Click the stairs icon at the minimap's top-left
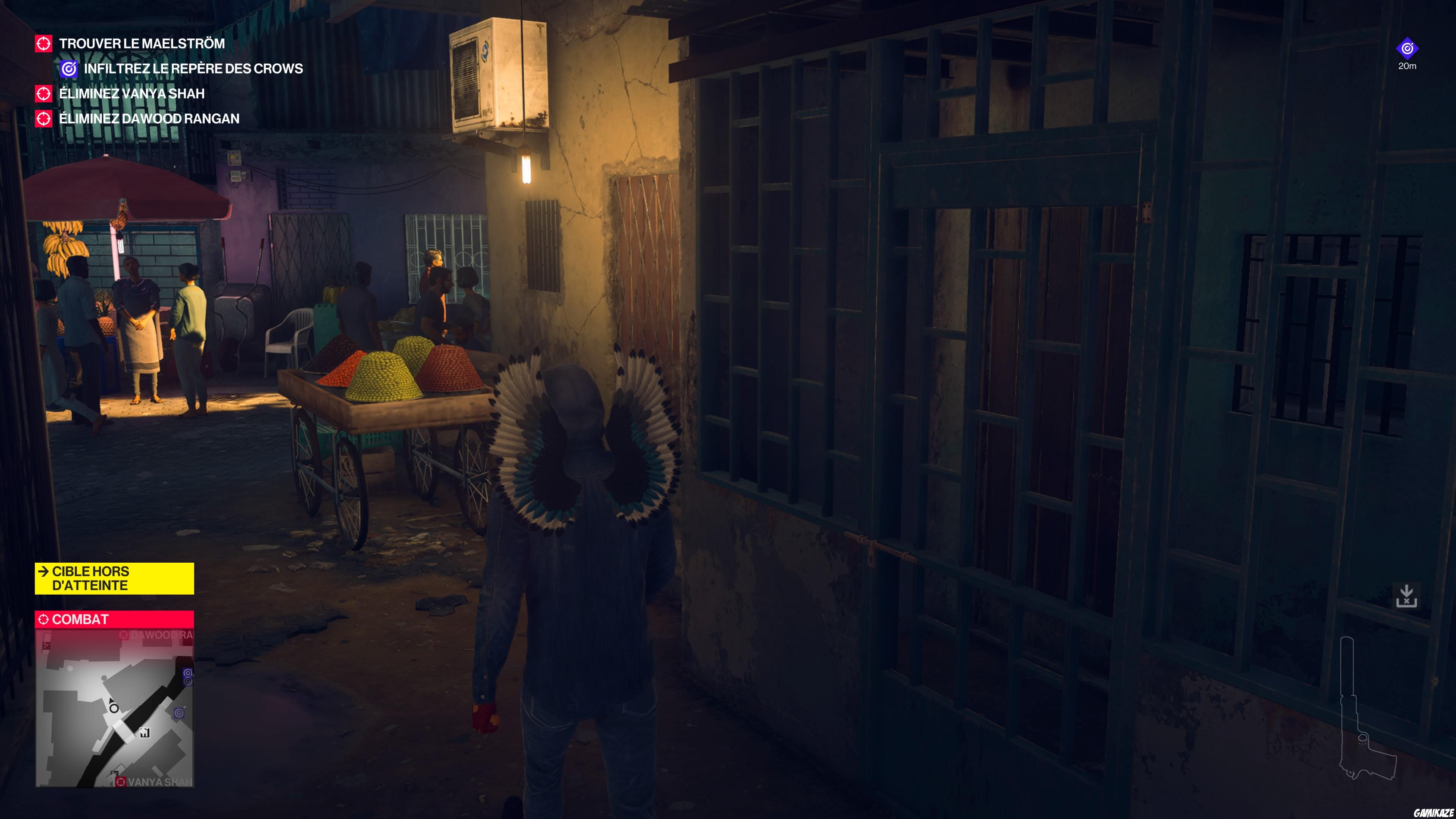 pyautogui.click(x=46, y=646)
